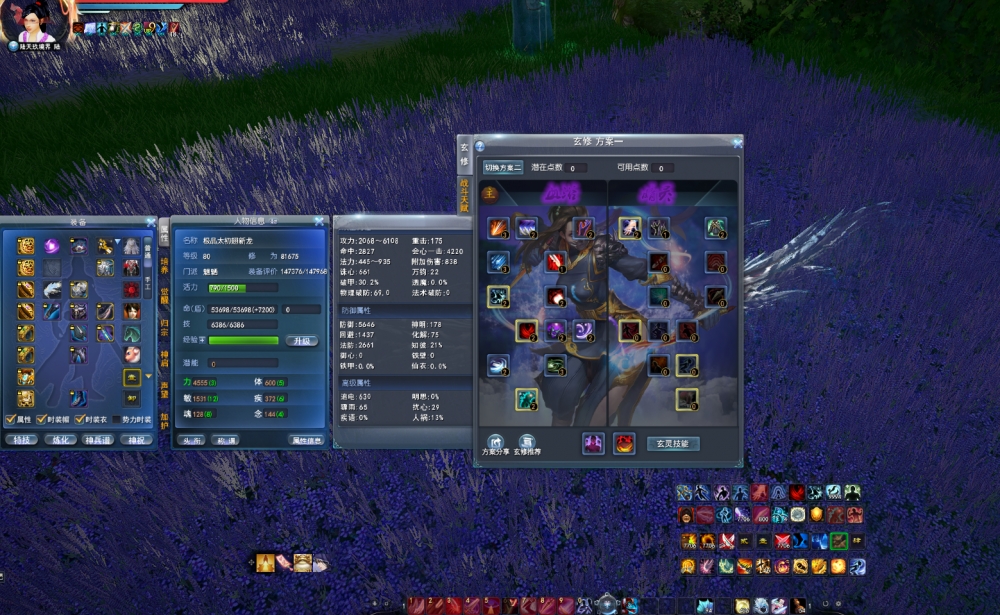The image size is (1000, 615).
Task: Open the 玄修推荐 recommendation icon
Action: click(526, 443)
